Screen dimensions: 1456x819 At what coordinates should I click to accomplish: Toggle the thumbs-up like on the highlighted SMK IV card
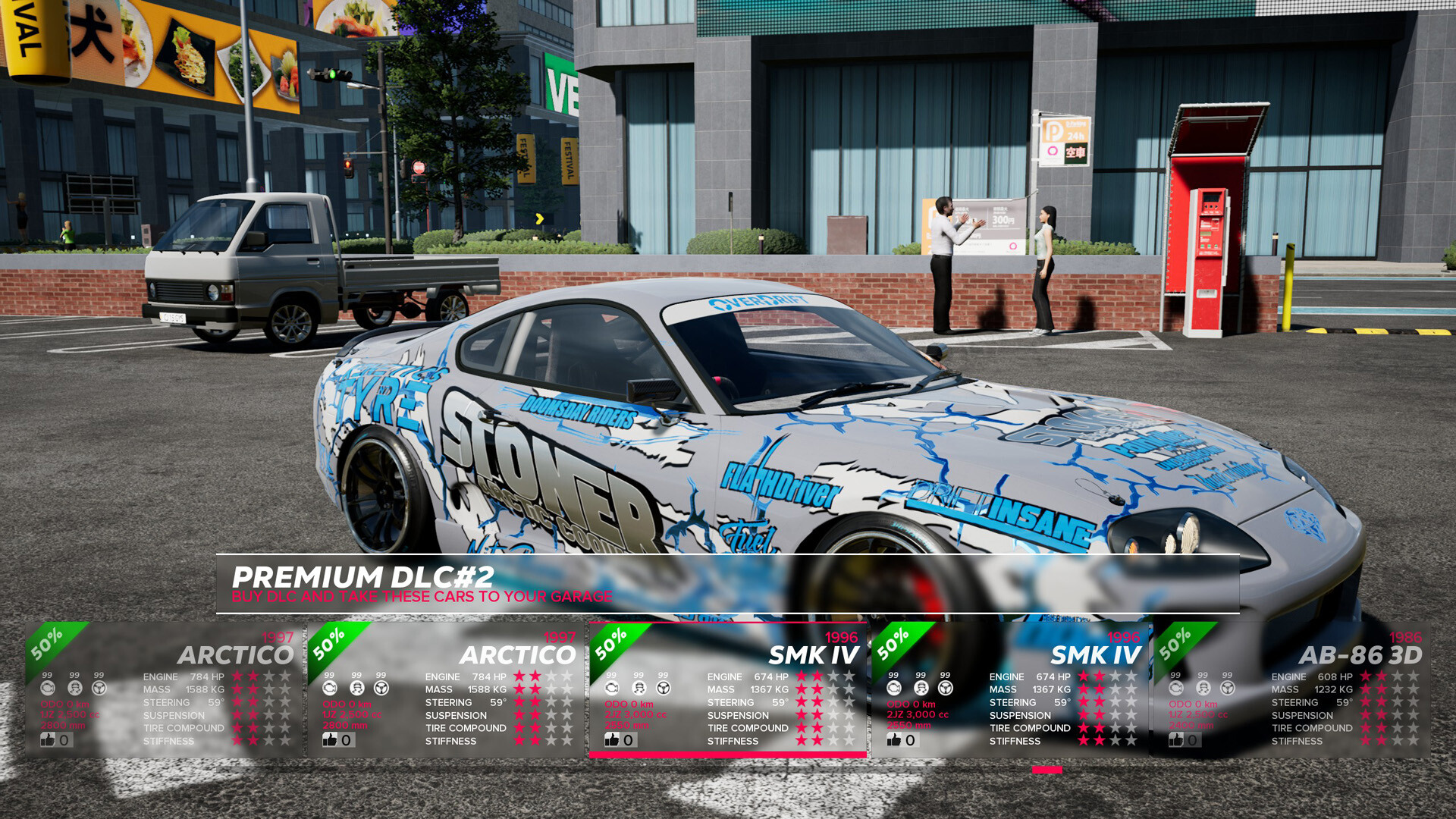[610, 741]
